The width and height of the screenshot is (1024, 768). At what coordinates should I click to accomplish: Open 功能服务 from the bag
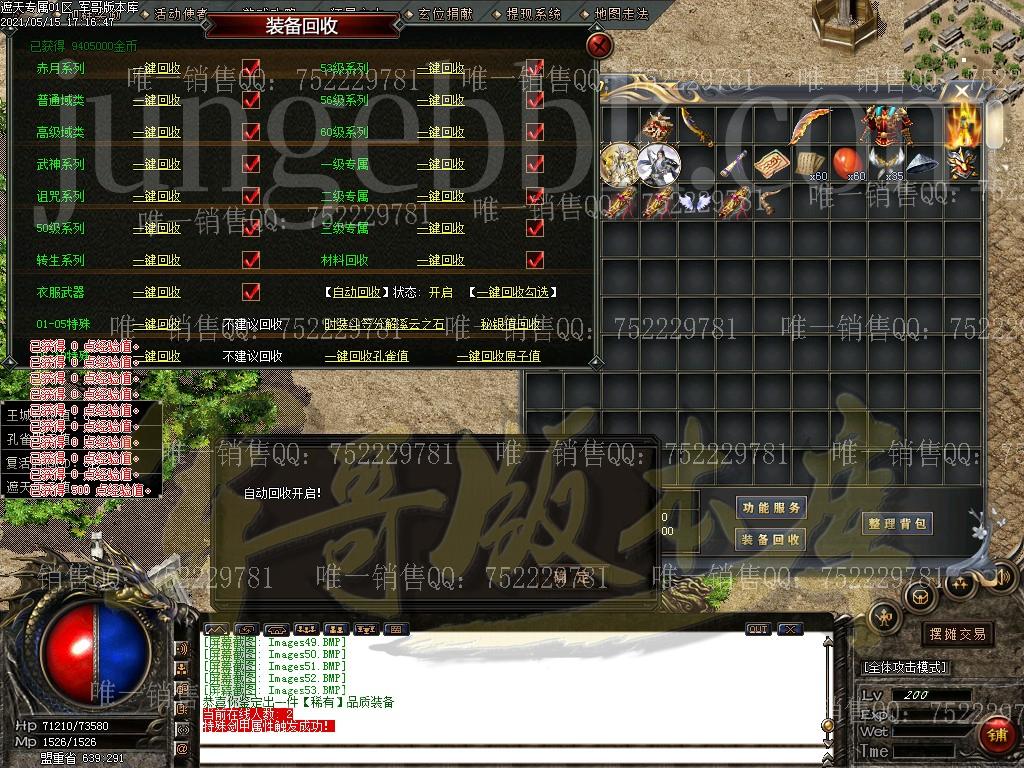[x=771, y=508]
